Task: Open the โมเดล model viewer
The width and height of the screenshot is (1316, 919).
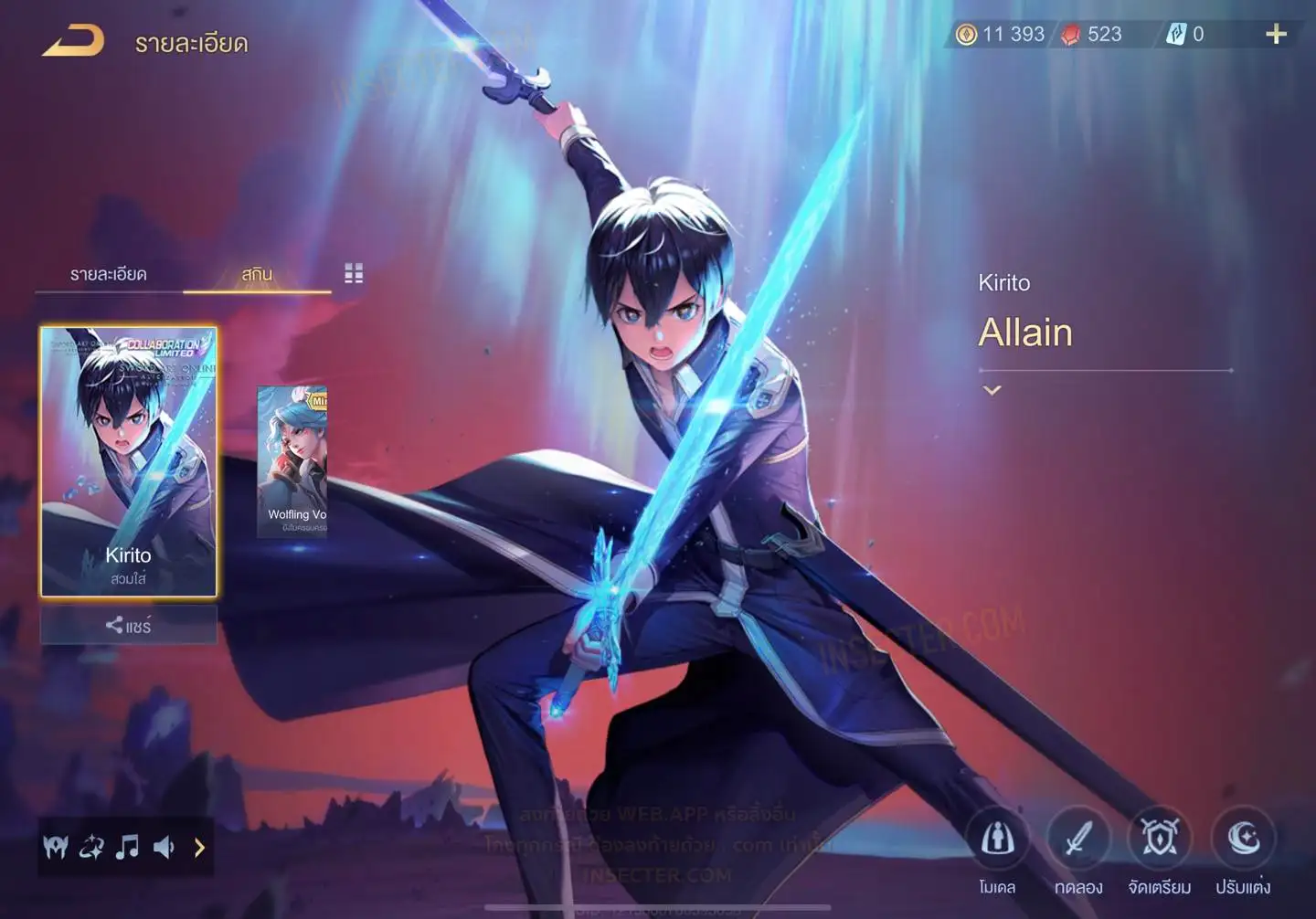Action: pyautogui.click(x=997, y=840)
